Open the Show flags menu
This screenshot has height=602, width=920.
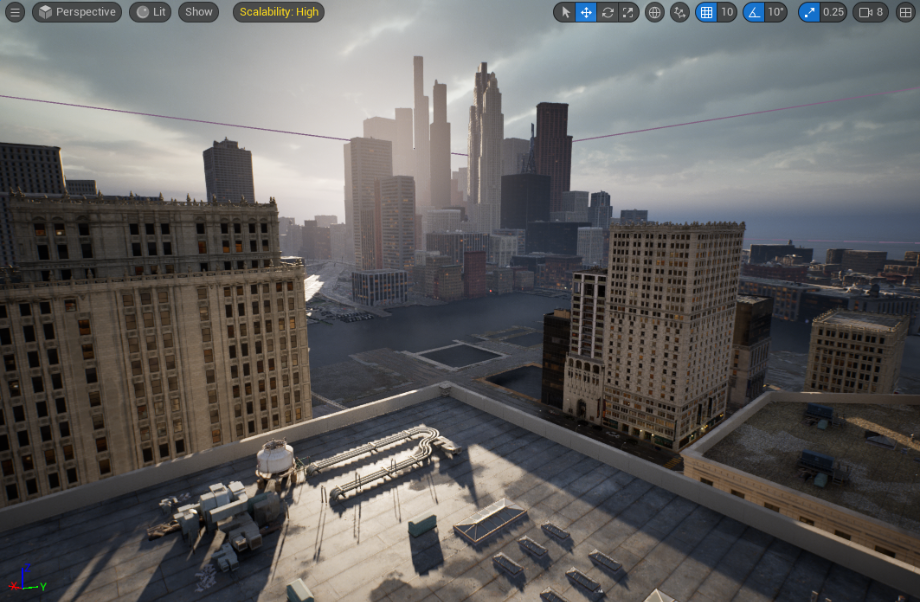pyautogui.click(x=198, y=12)
